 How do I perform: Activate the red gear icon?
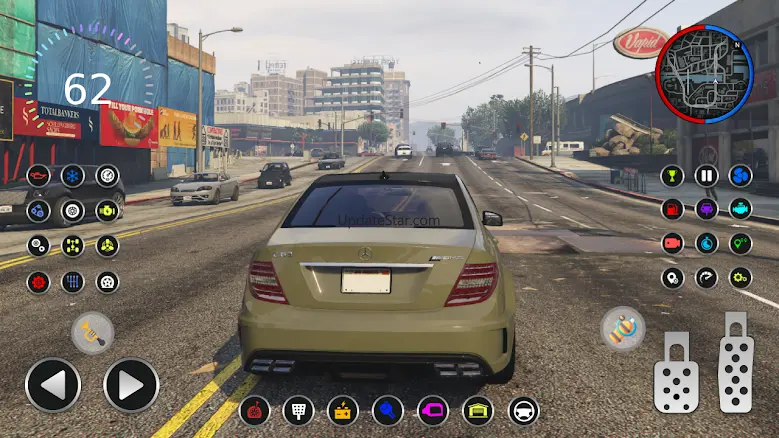[x=38, y=281]
